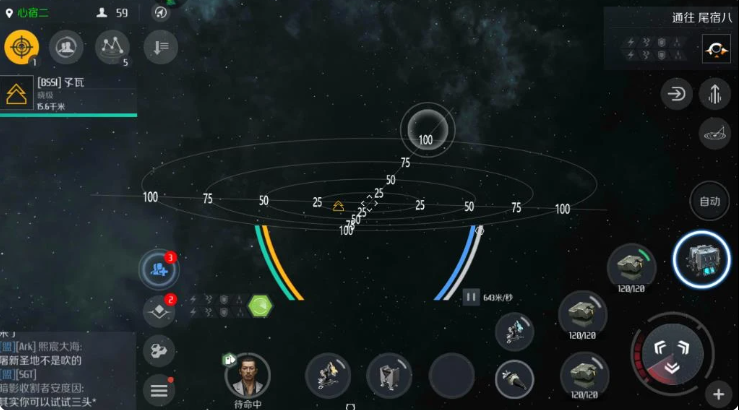Toggle the 自动 autopilot button

pyautogui.click(x=709, y=201)
